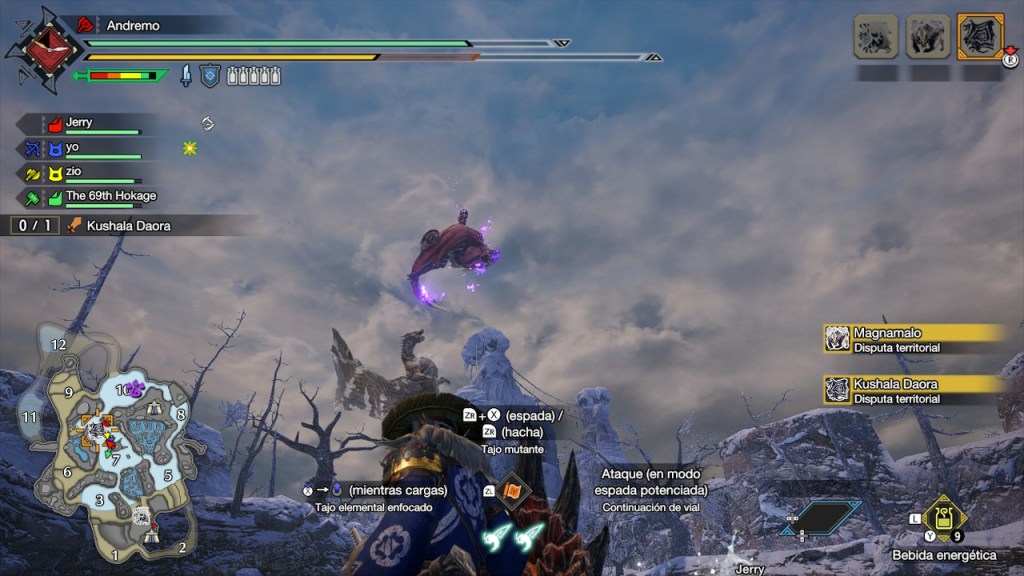Click the leftmost monster icon in the target tracker
1024x576 pixels.
[x=876, y=37]
